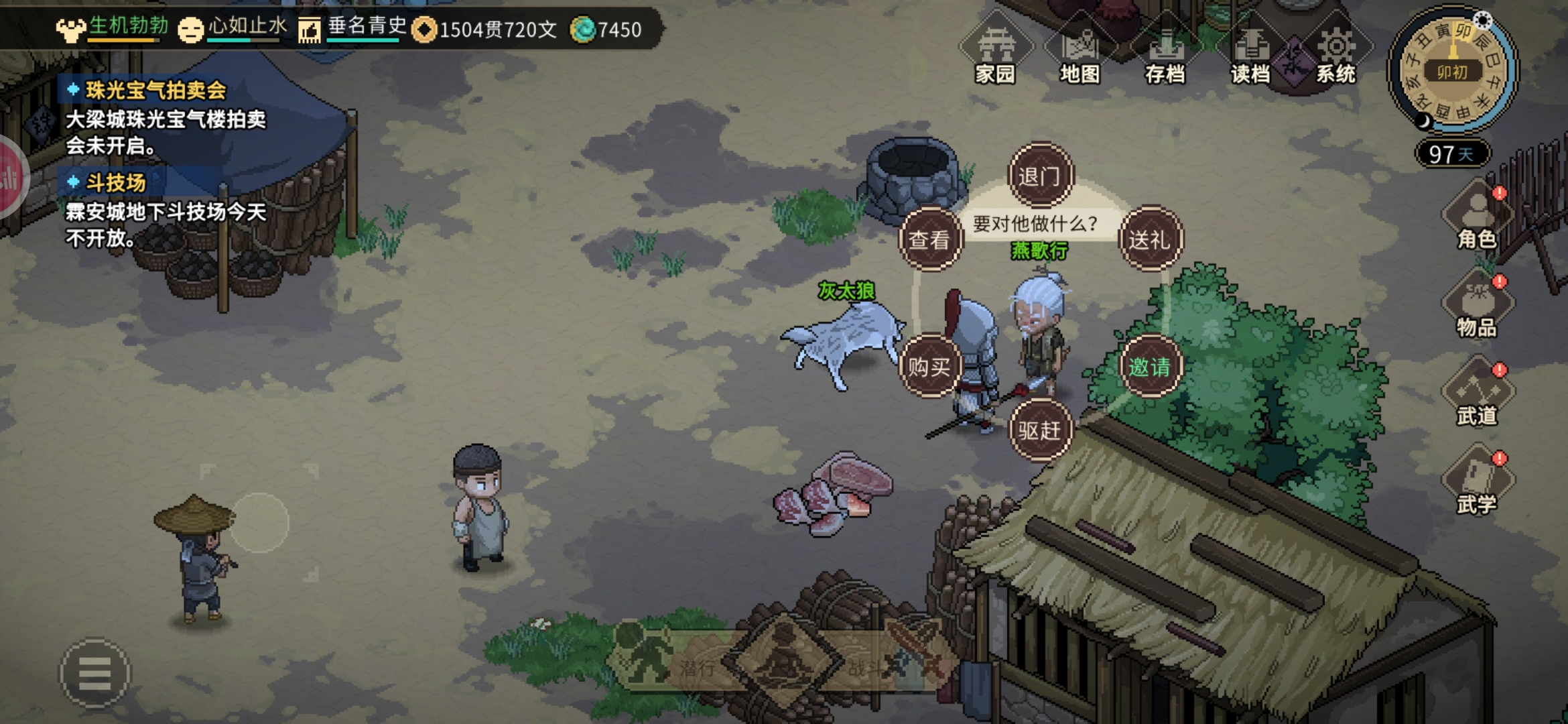
Task: Choose the 查看 (inspect) option
Action: click(x=929, y=239)
